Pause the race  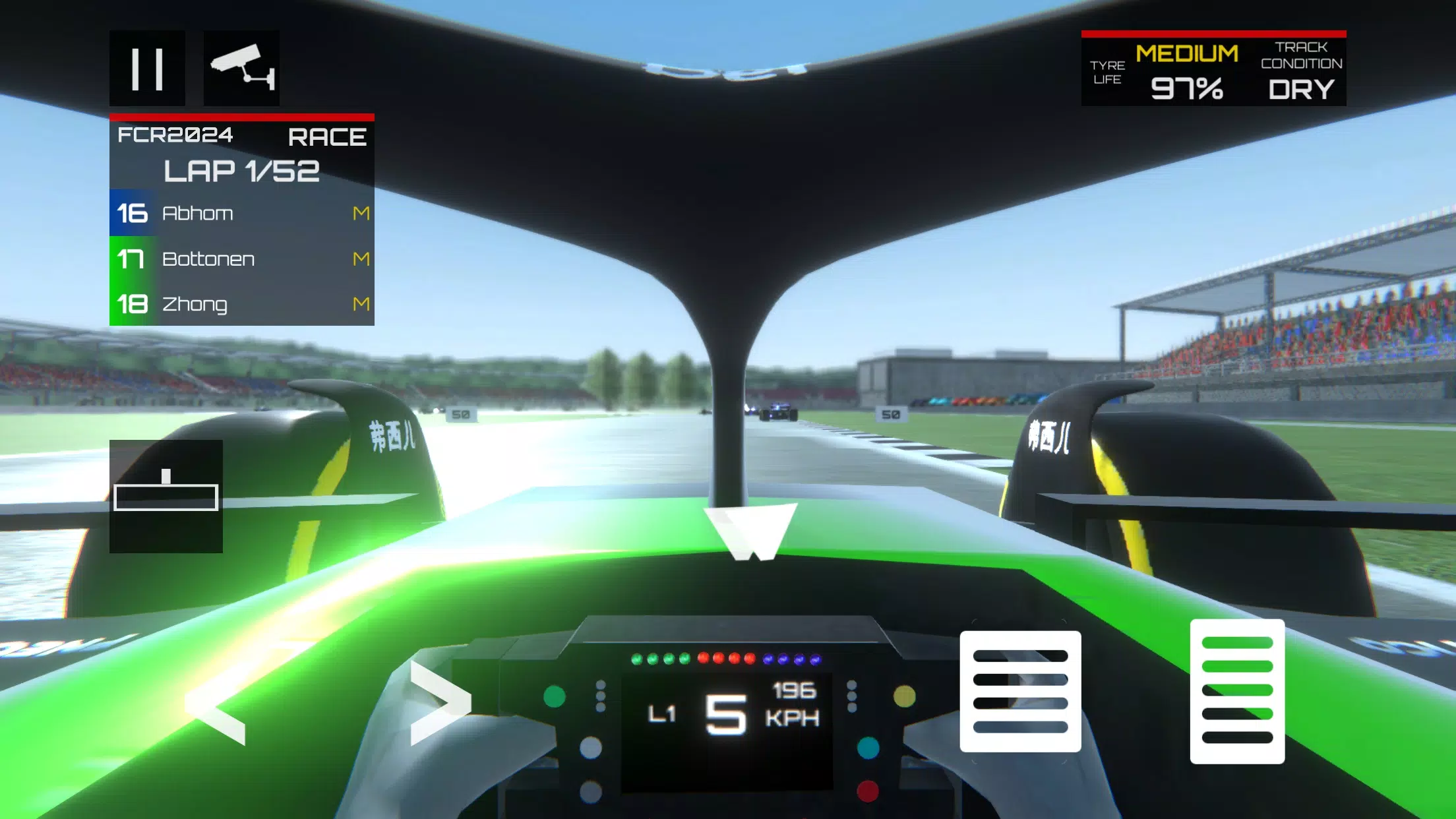coord(146,68)
